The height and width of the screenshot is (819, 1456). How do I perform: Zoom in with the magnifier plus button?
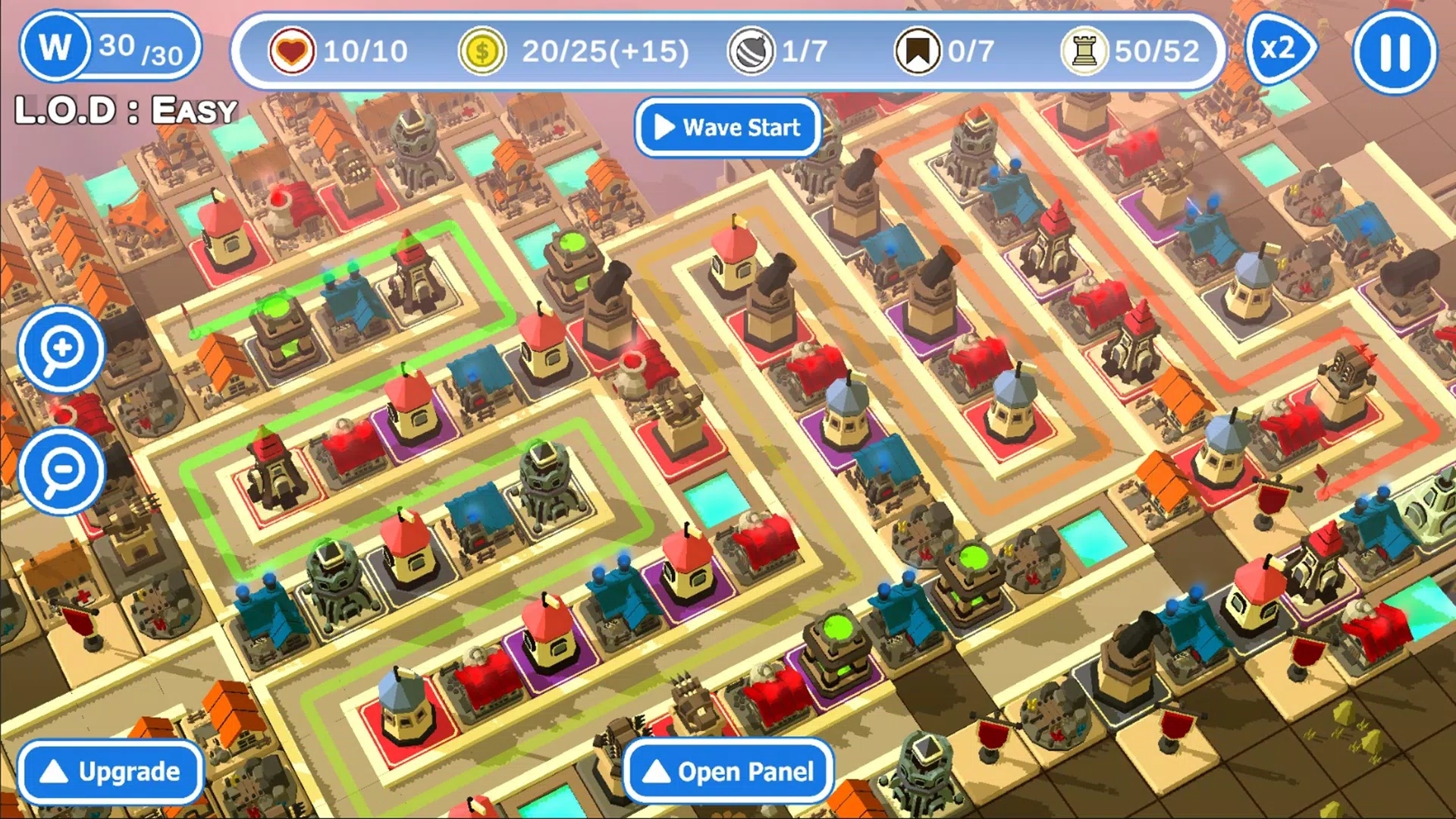tap(61, 350)
